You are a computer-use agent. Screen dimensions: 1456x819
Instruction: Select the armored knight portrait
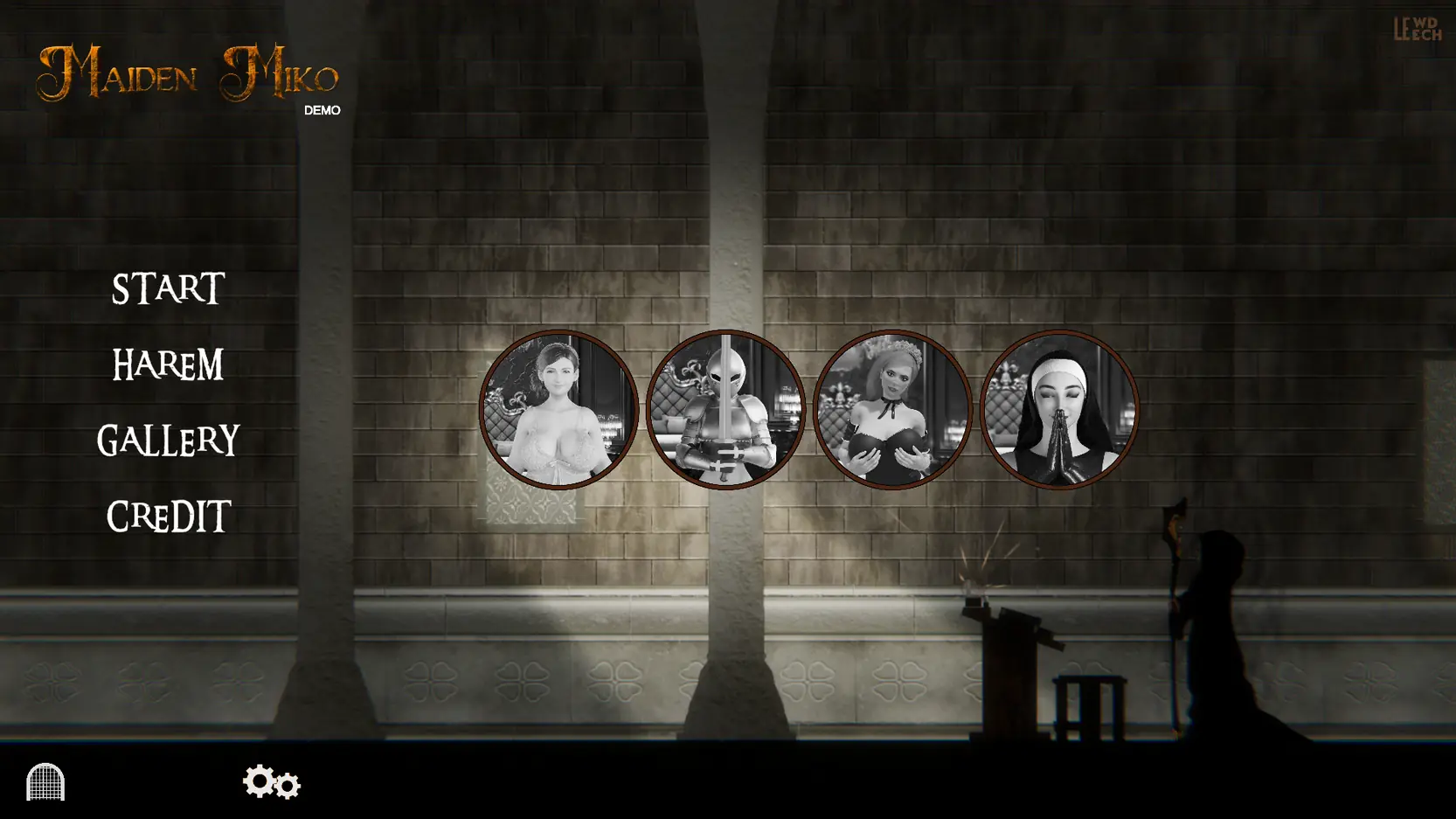click(725, 409)
